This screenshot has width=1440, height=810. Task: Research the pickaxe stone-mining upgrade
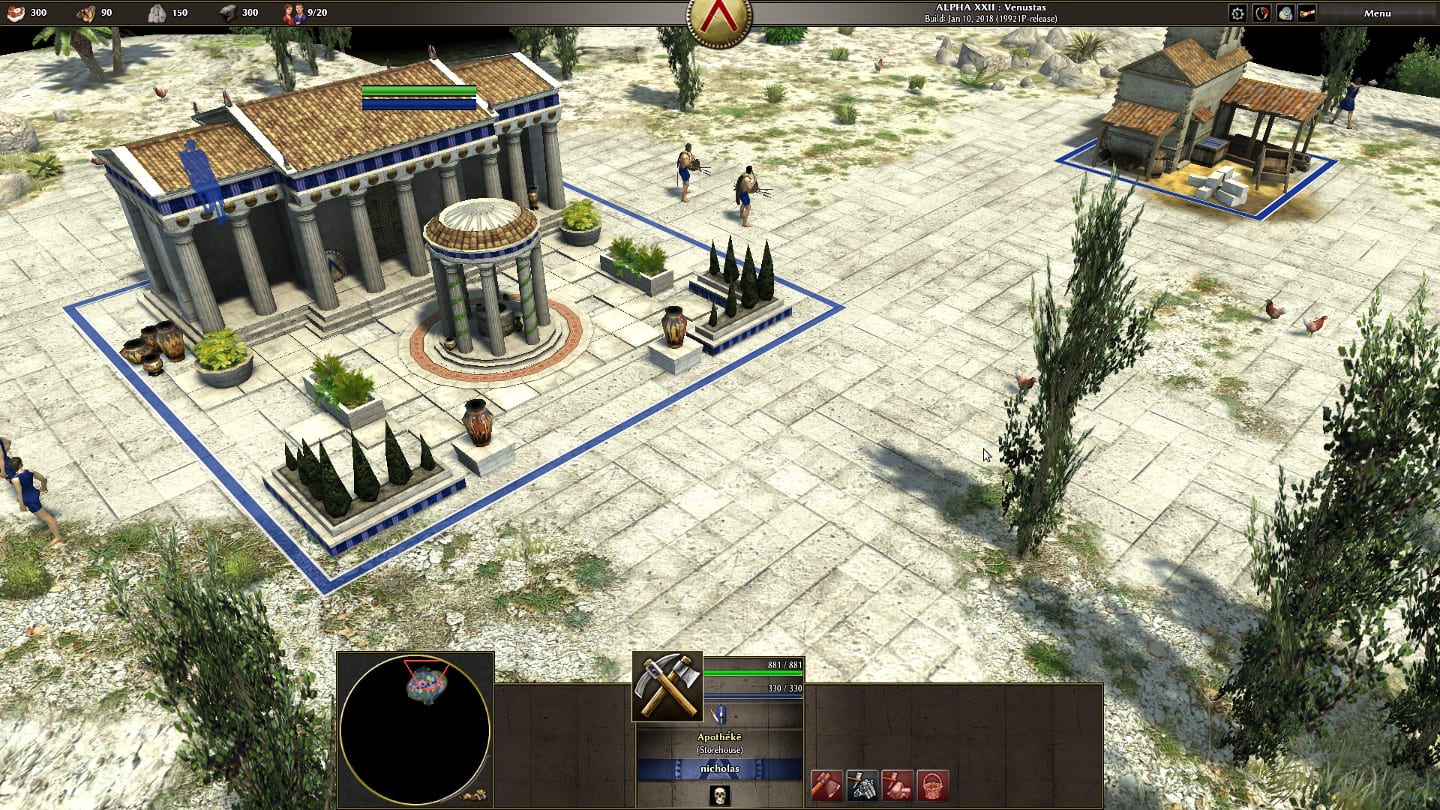click(x=861, y=785)
